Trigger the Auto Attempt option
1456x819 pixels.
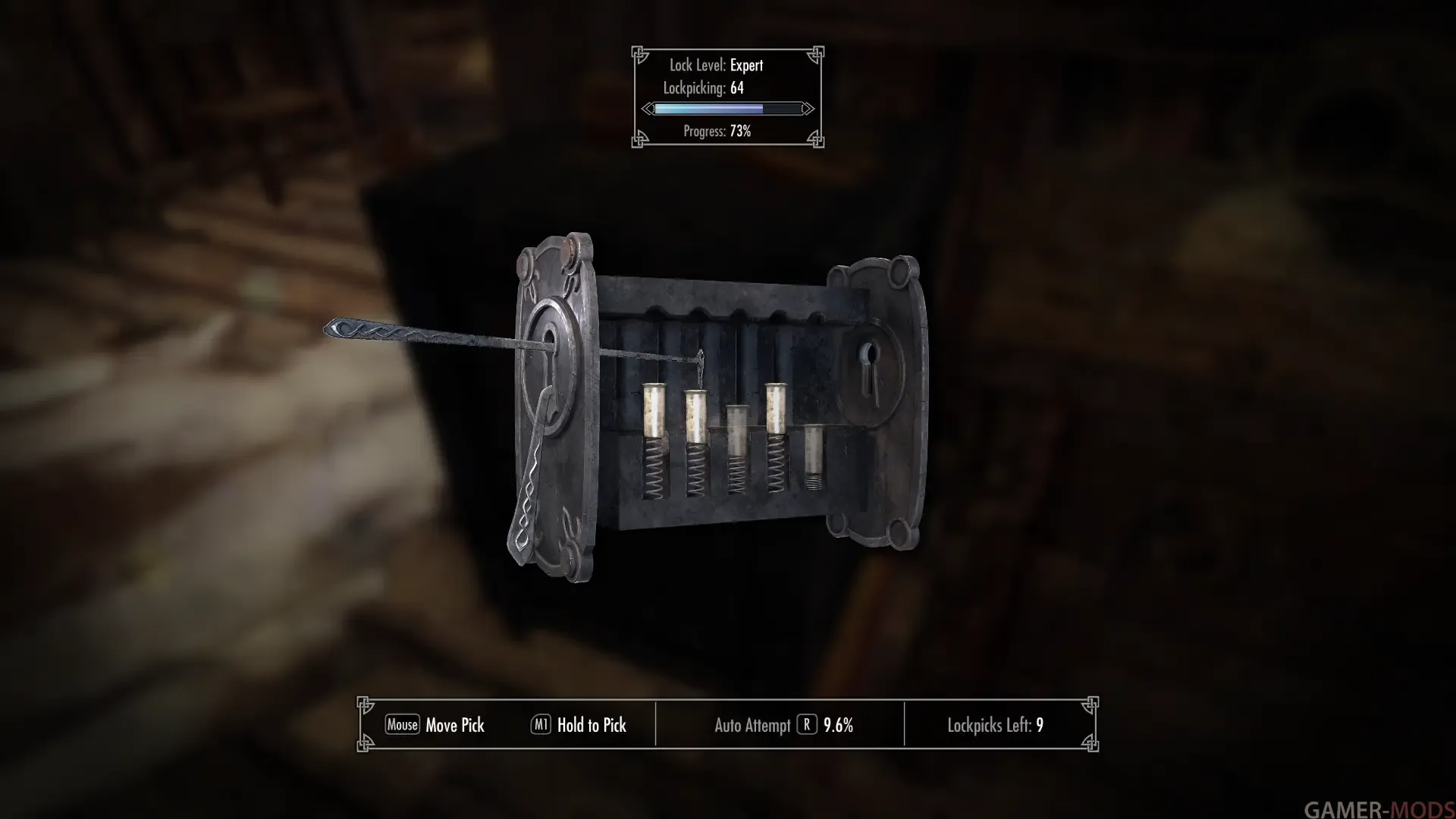click(806, 725)
